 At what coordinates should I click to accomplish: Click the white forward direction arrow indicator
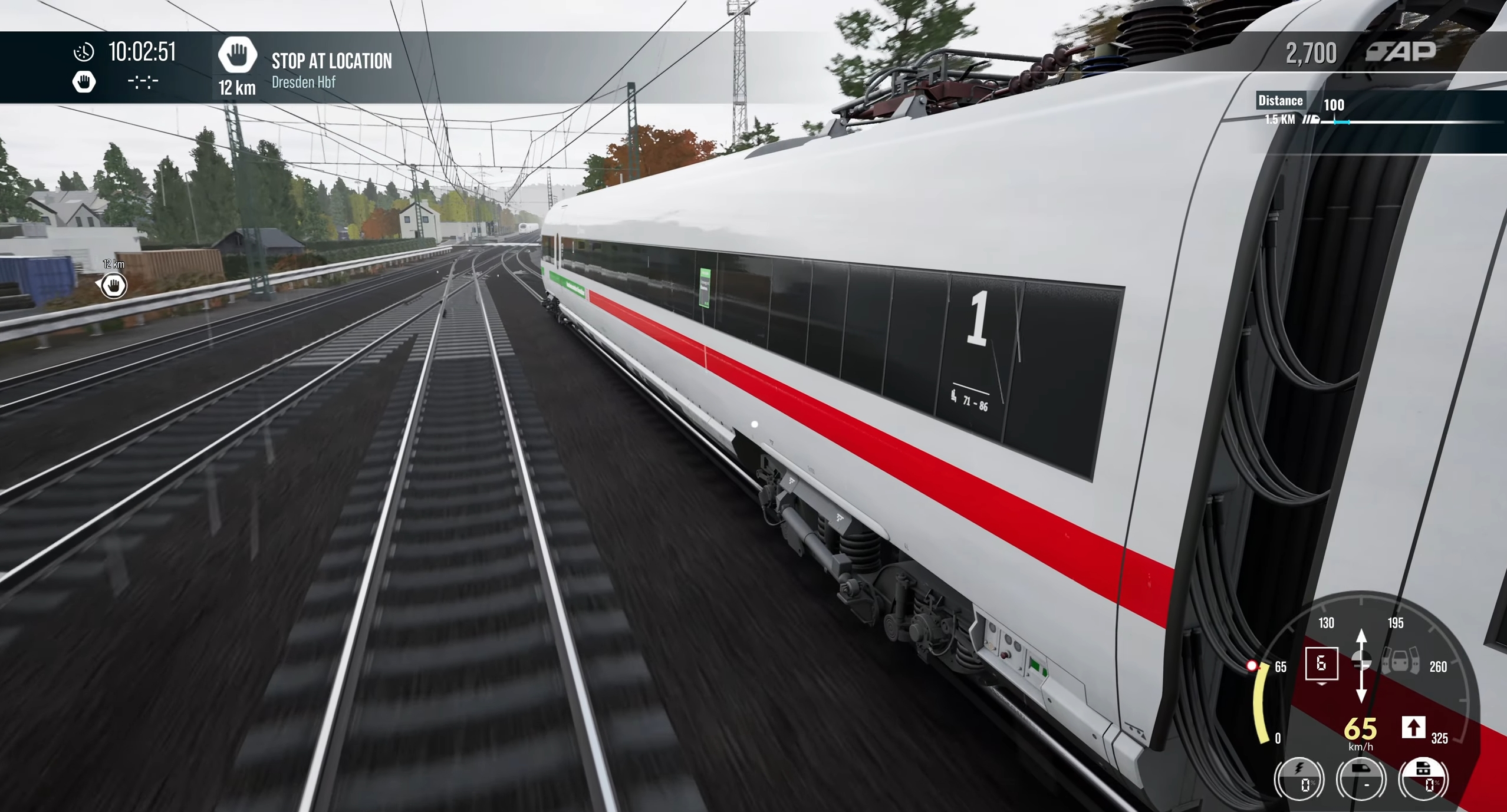tap(1413, 727)
